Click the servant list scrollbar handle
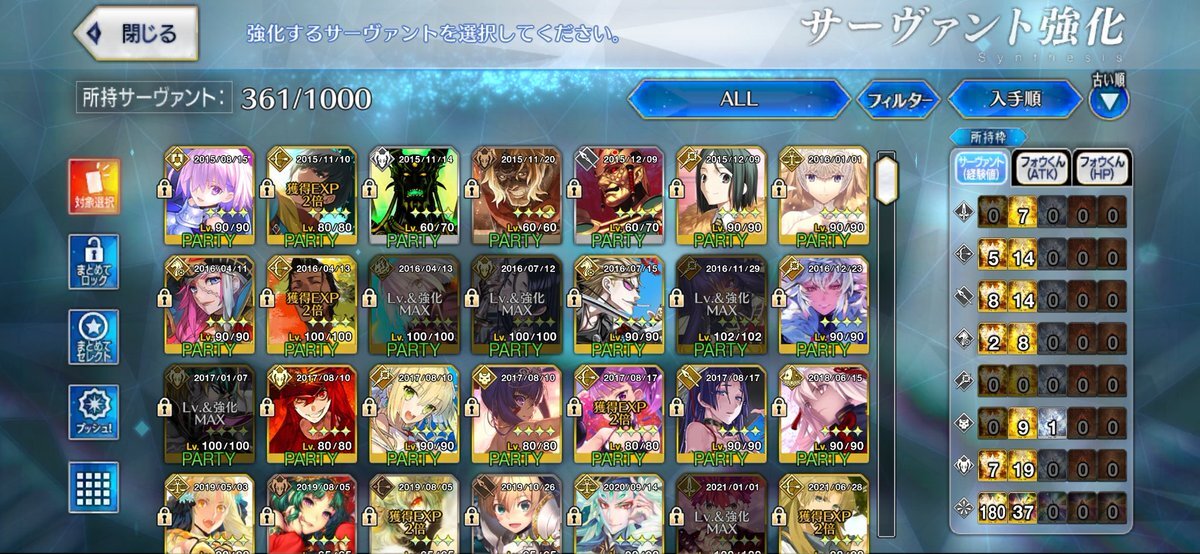 tap(885, 178)
